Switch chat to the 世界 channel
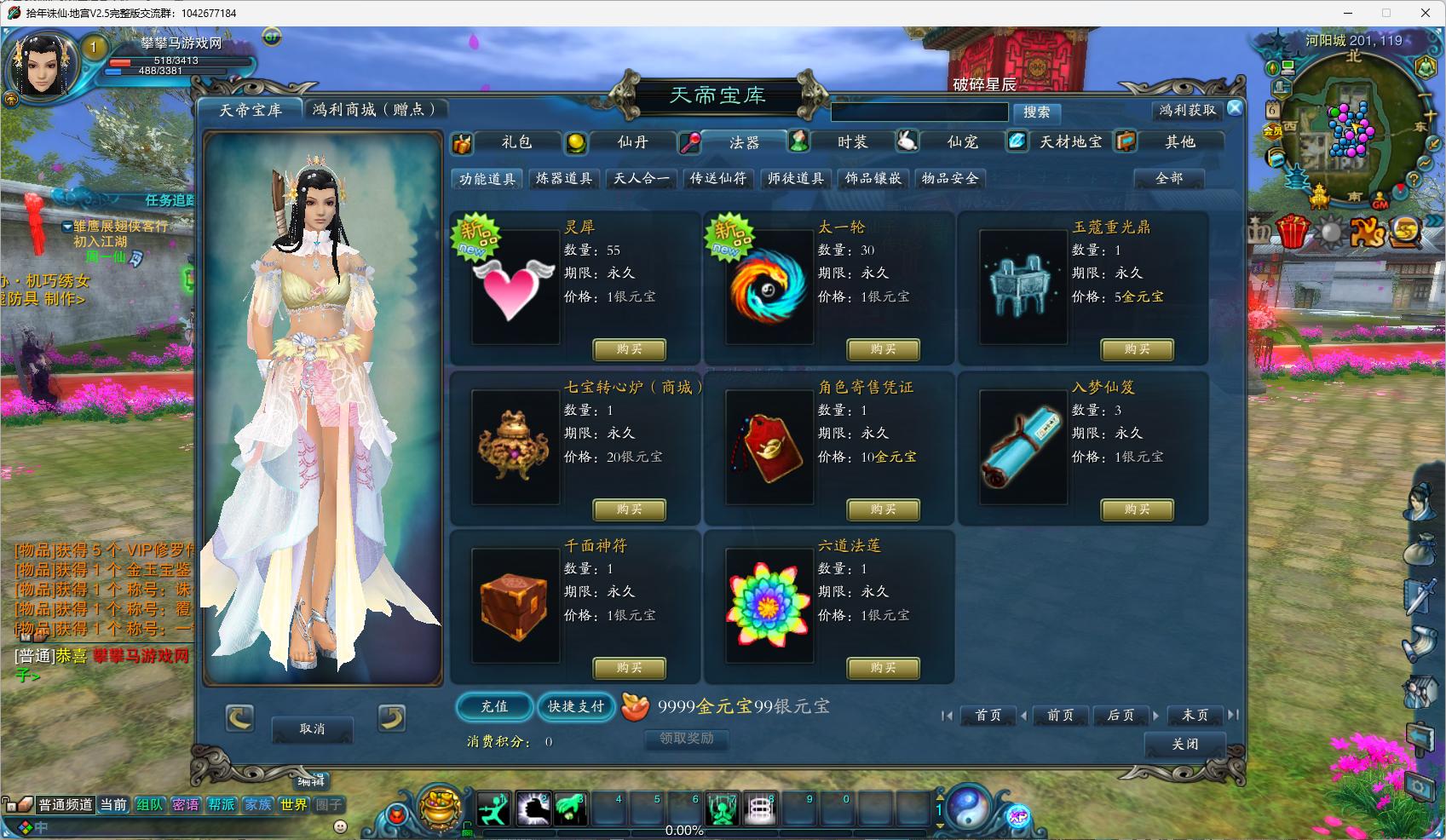1446x840 pixels. coord(294,804)
